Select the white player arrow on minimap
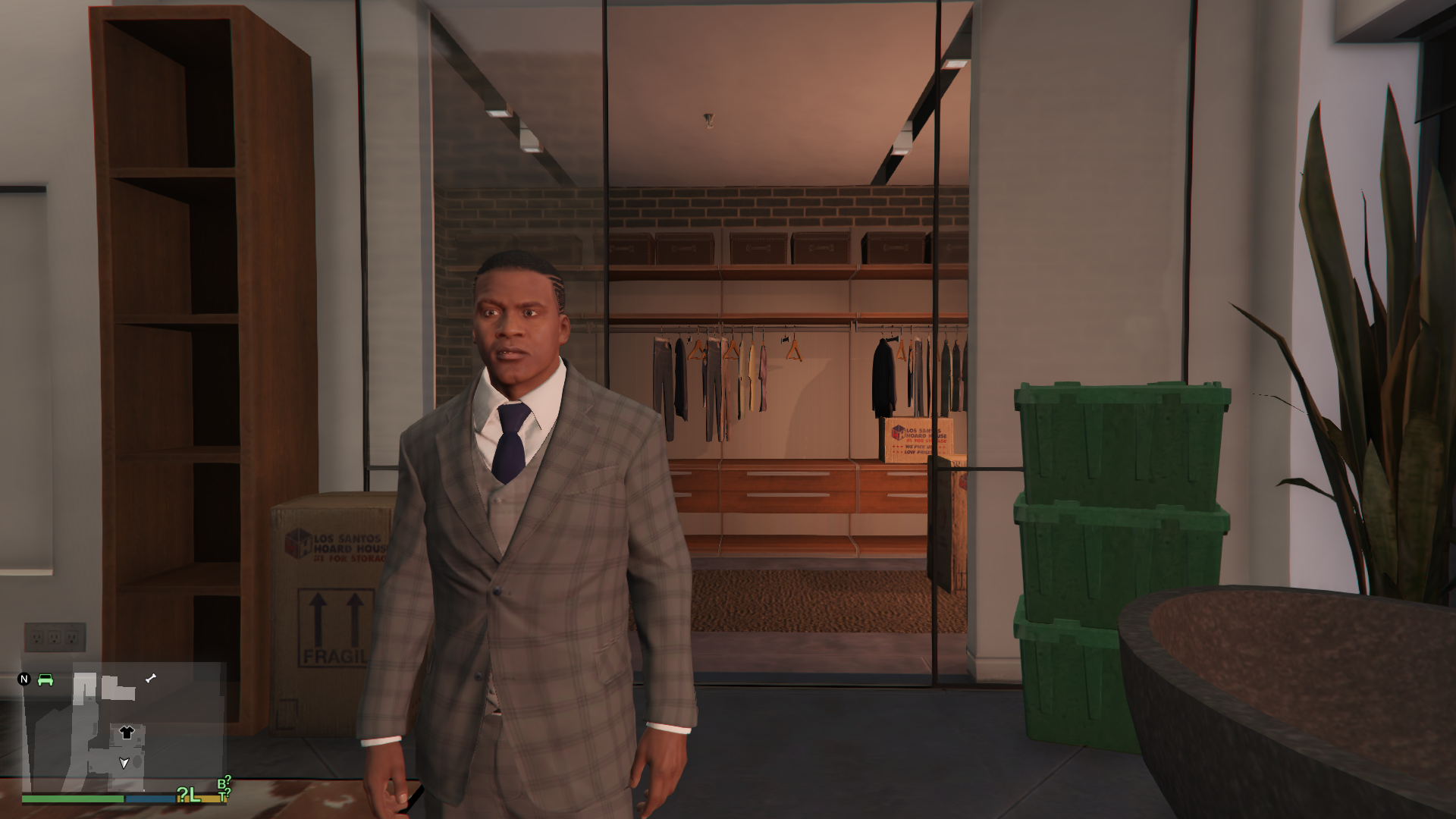The image size is (1456, 819). point(124,763)
